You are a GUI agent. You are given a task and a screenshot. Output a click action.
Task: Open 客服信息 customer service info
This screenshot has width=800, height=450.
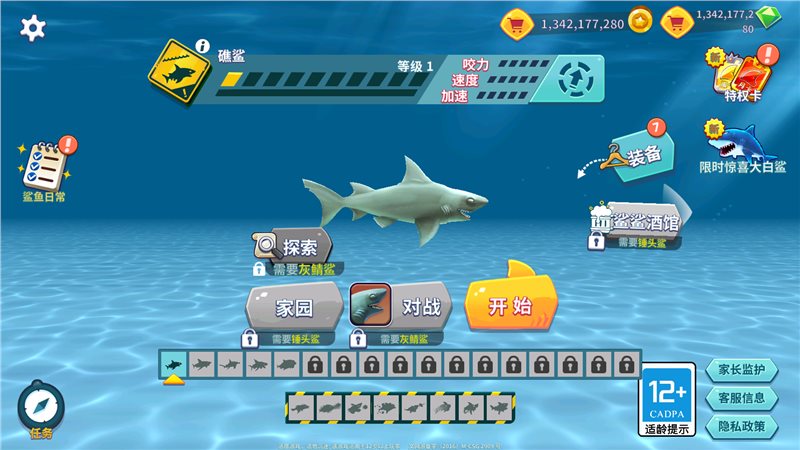[741, 397]
